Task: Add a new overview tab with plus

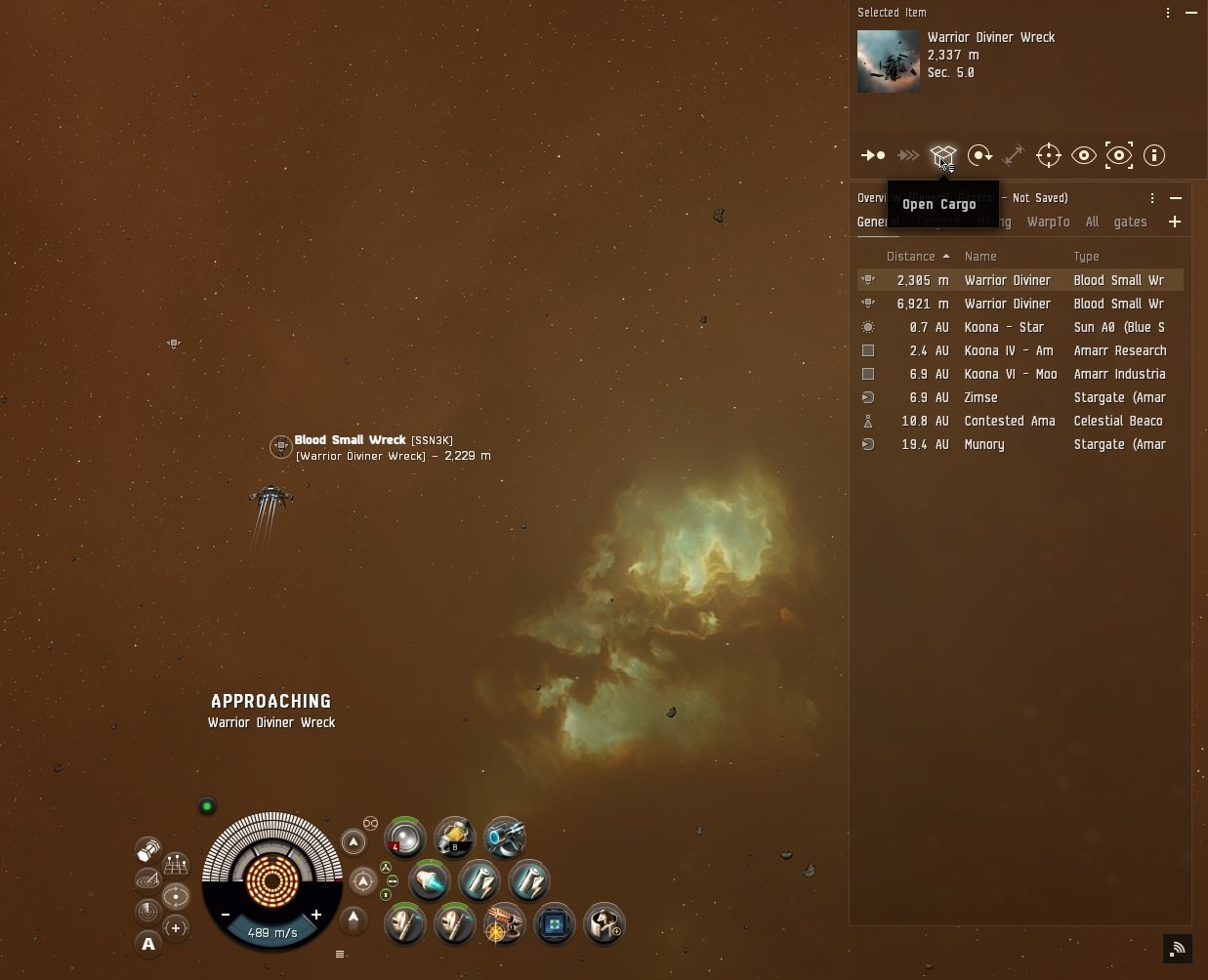Action: [x=1175, y=223]
